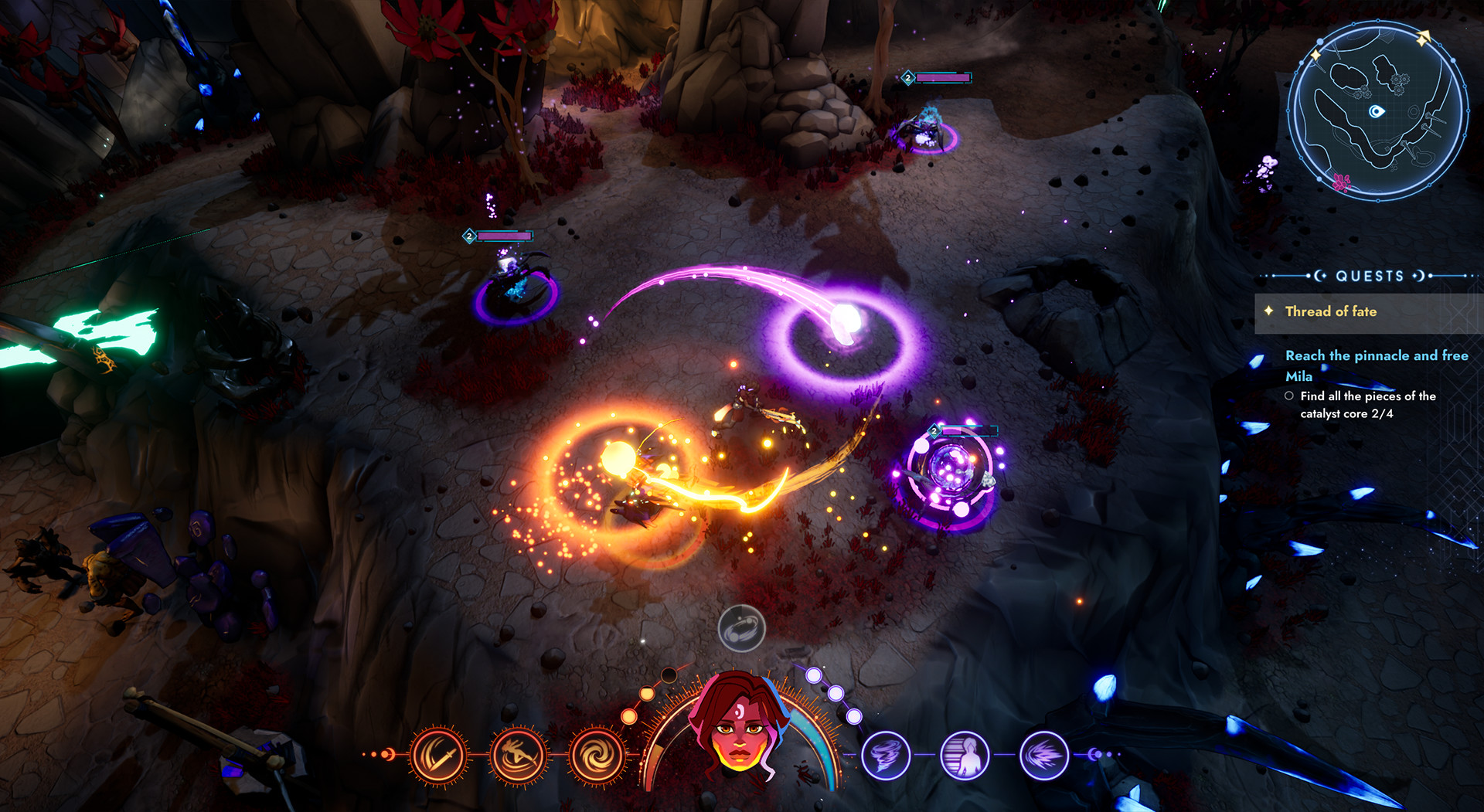Collapse the QUESTS panel header
Viewport: 1484px width, 812px height.
1370,276
